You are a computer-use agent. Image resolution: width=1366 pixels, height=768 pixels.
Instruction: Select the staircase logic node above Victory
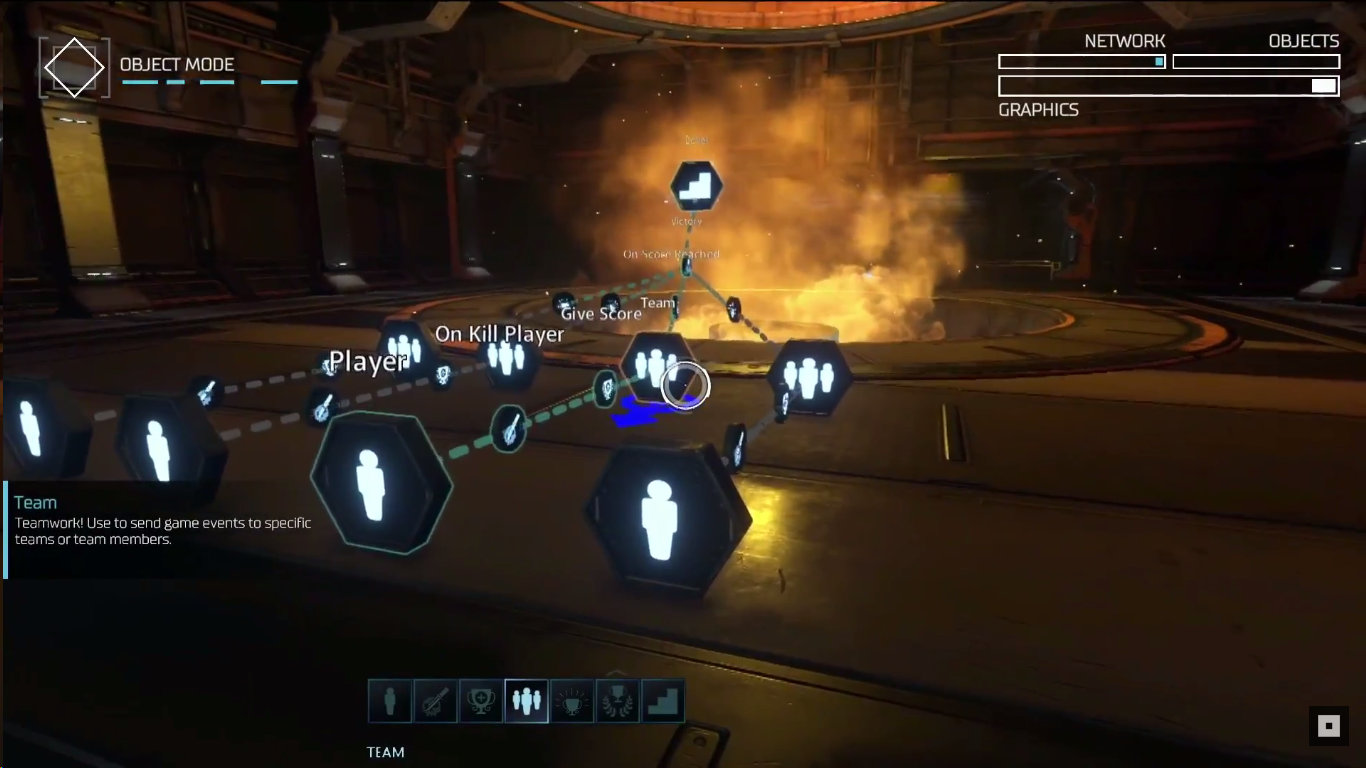pos(695,186)
